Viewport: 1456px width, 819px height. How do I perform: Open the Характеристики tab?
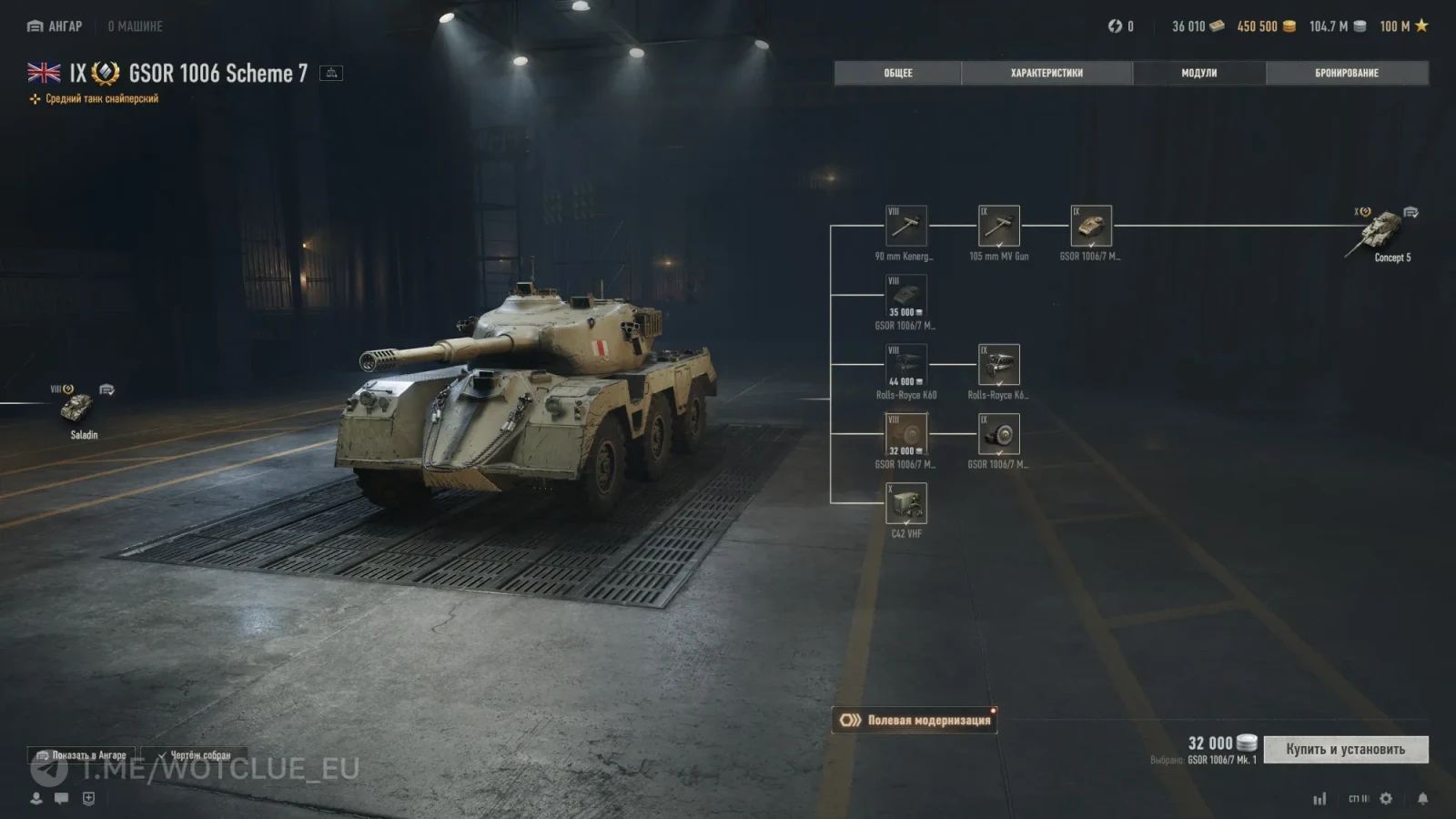point(1046,73)
